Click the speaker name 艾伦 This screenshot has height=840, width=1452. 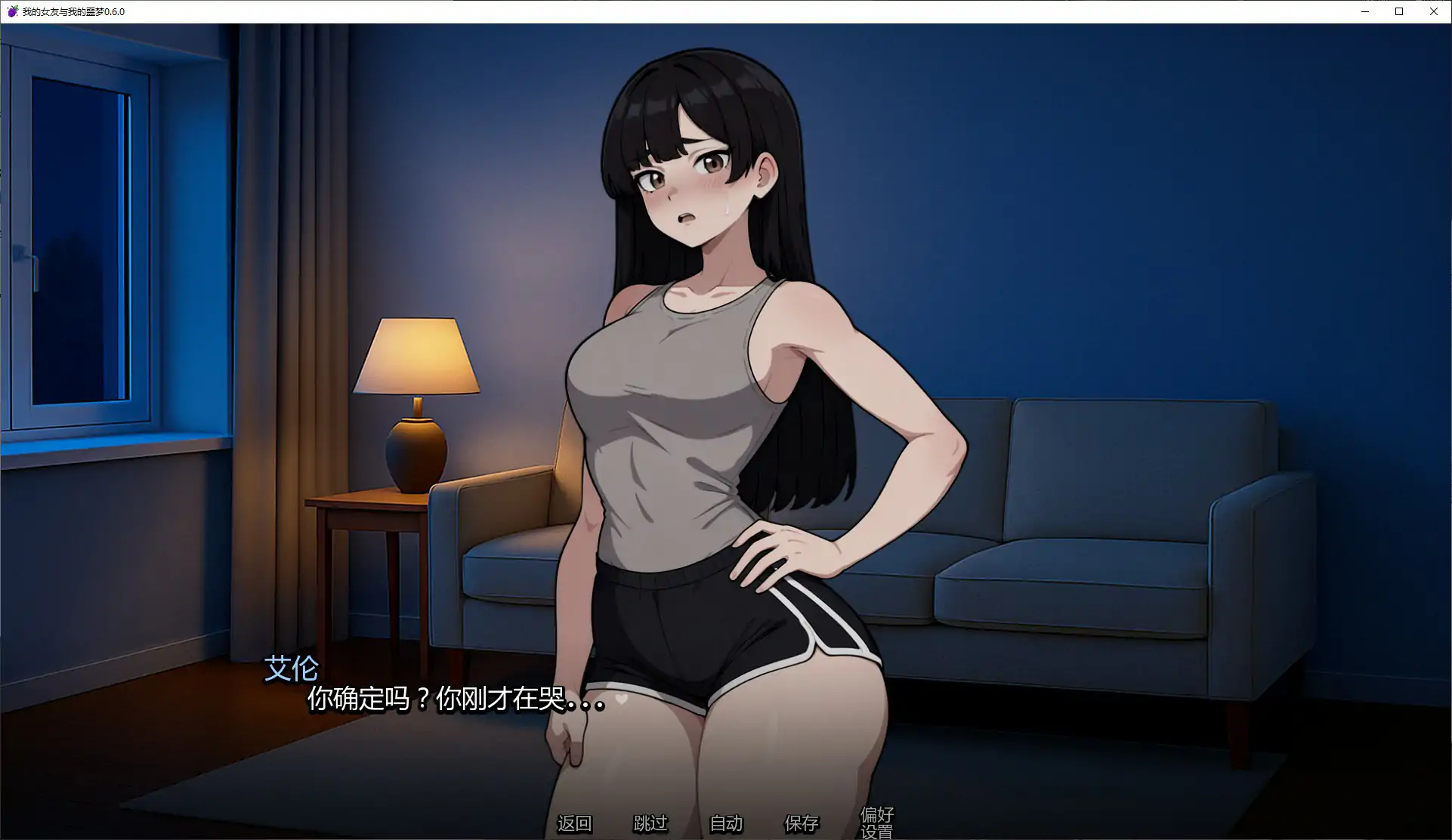point(292,669)
